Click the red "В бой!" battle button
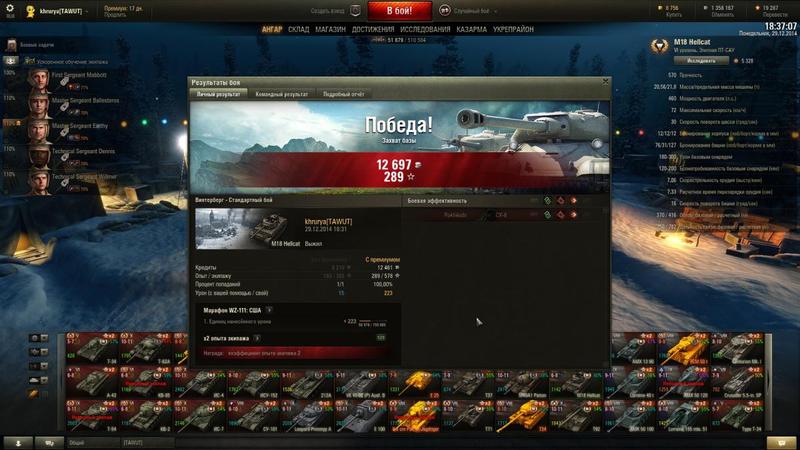The height and width of the screenshot is (450, 800). point(398,11)
